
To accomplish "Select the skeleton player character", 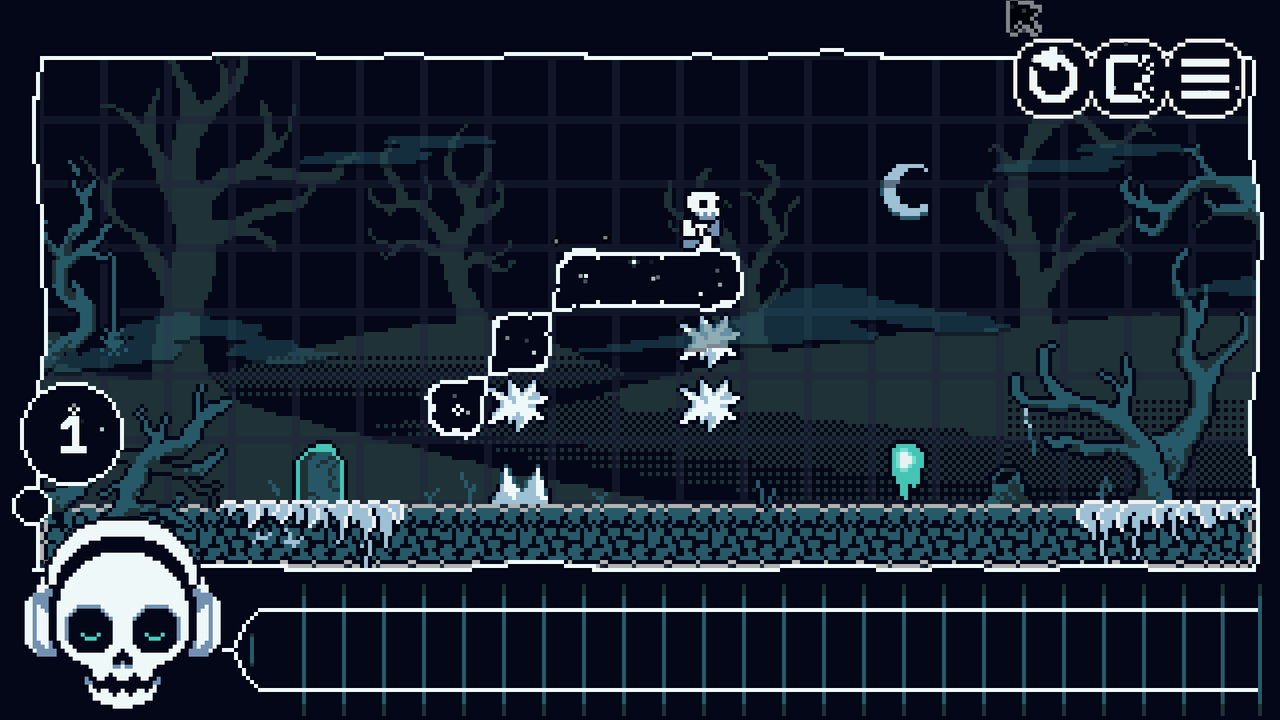I will pyautogui.click(x=702, y=215).
